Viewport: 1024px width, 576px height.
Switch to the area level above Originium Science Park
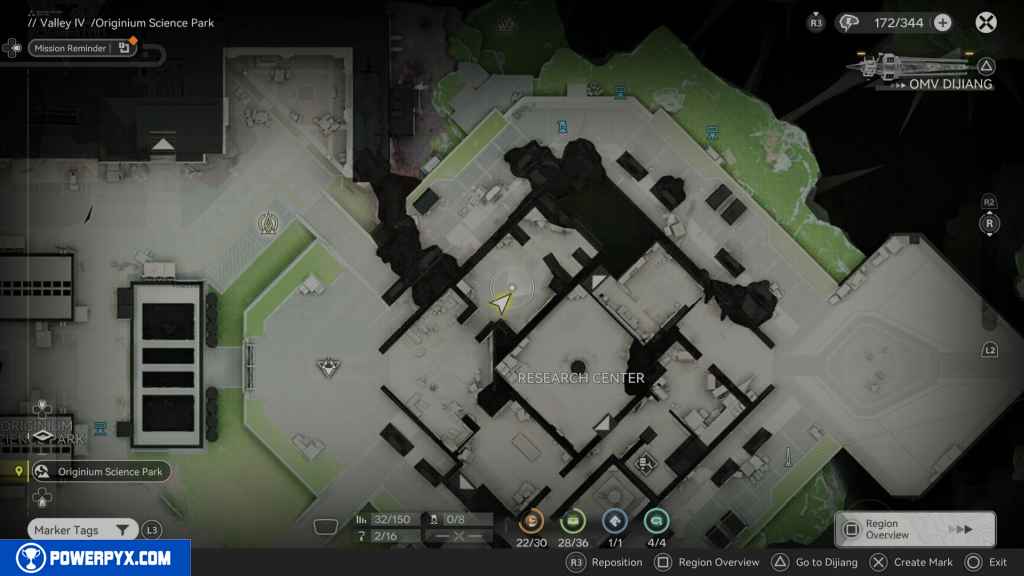(x=41, y=408)
